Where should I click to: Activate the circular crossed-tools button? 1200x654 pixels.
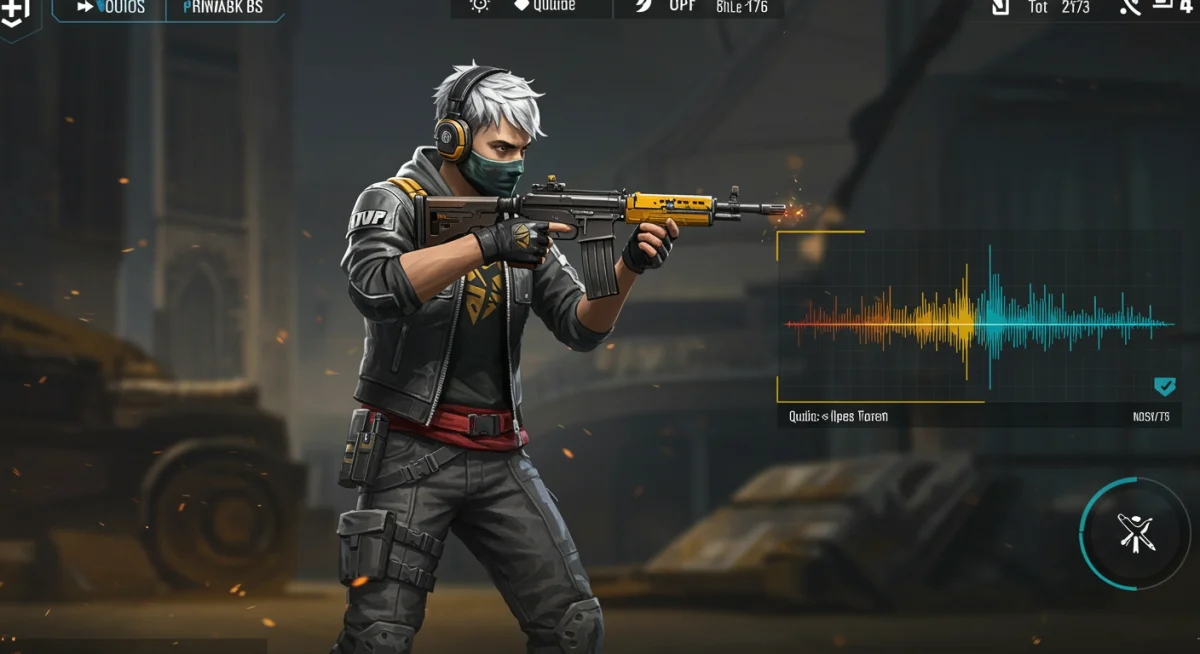tap(1135, 534)
